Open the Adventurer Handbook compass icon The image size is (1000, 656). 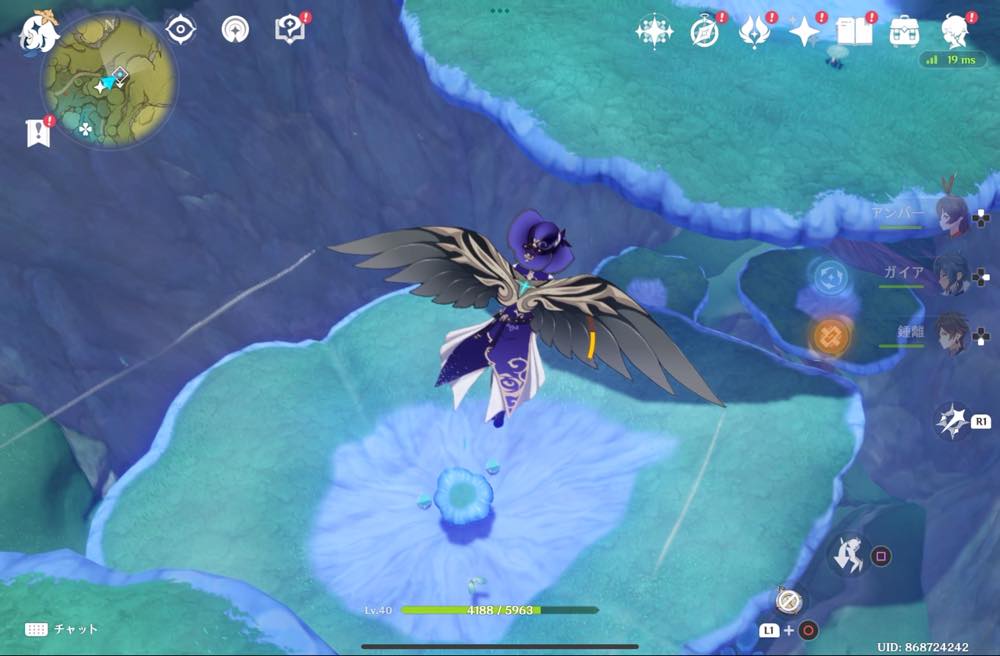coord(705,32)
